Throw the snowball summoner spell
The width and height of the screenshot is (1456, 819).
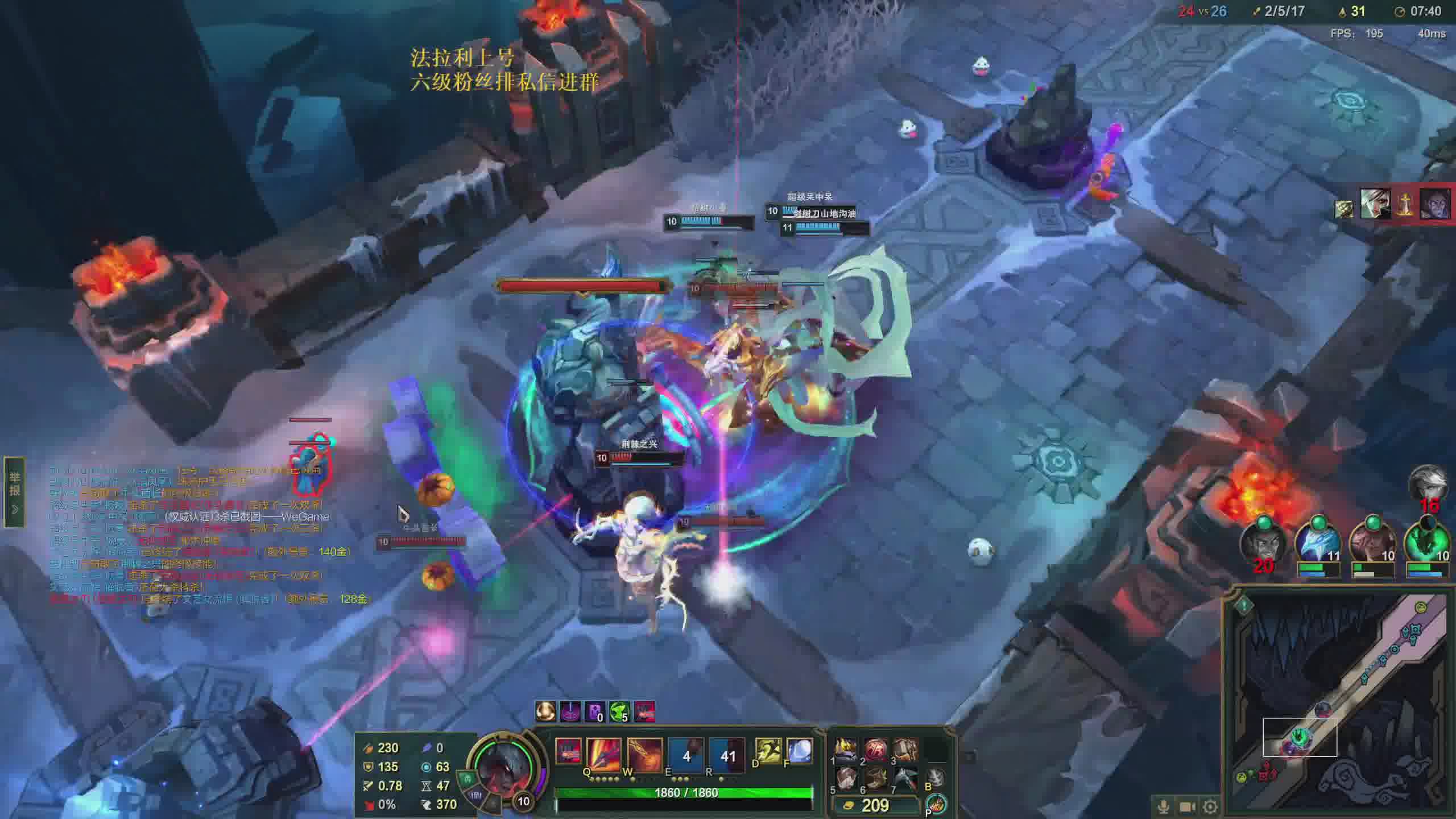800,751
